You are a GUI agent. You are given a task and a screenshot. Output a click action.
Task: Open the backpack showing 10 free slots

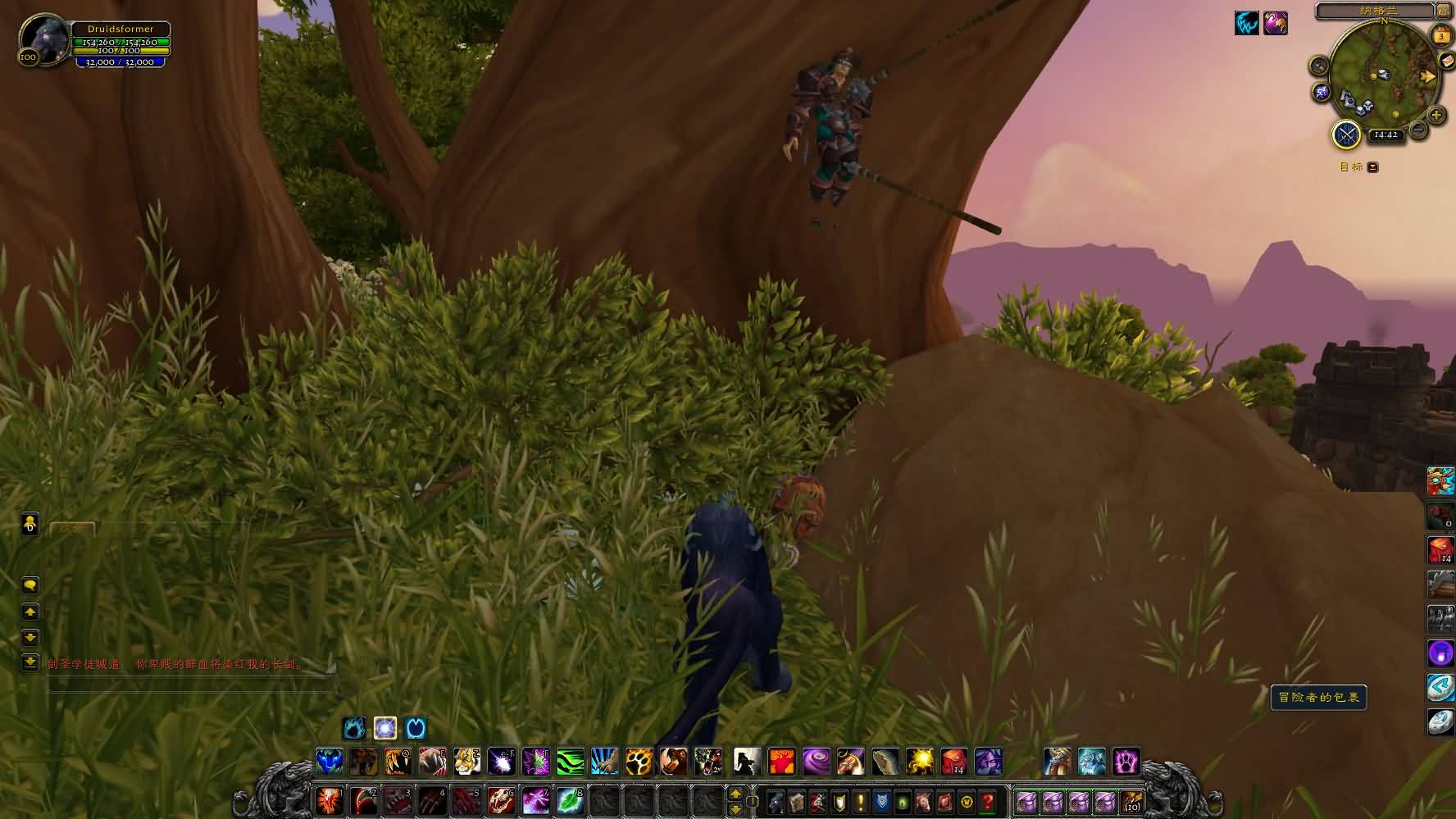(x=1132, y=801)
